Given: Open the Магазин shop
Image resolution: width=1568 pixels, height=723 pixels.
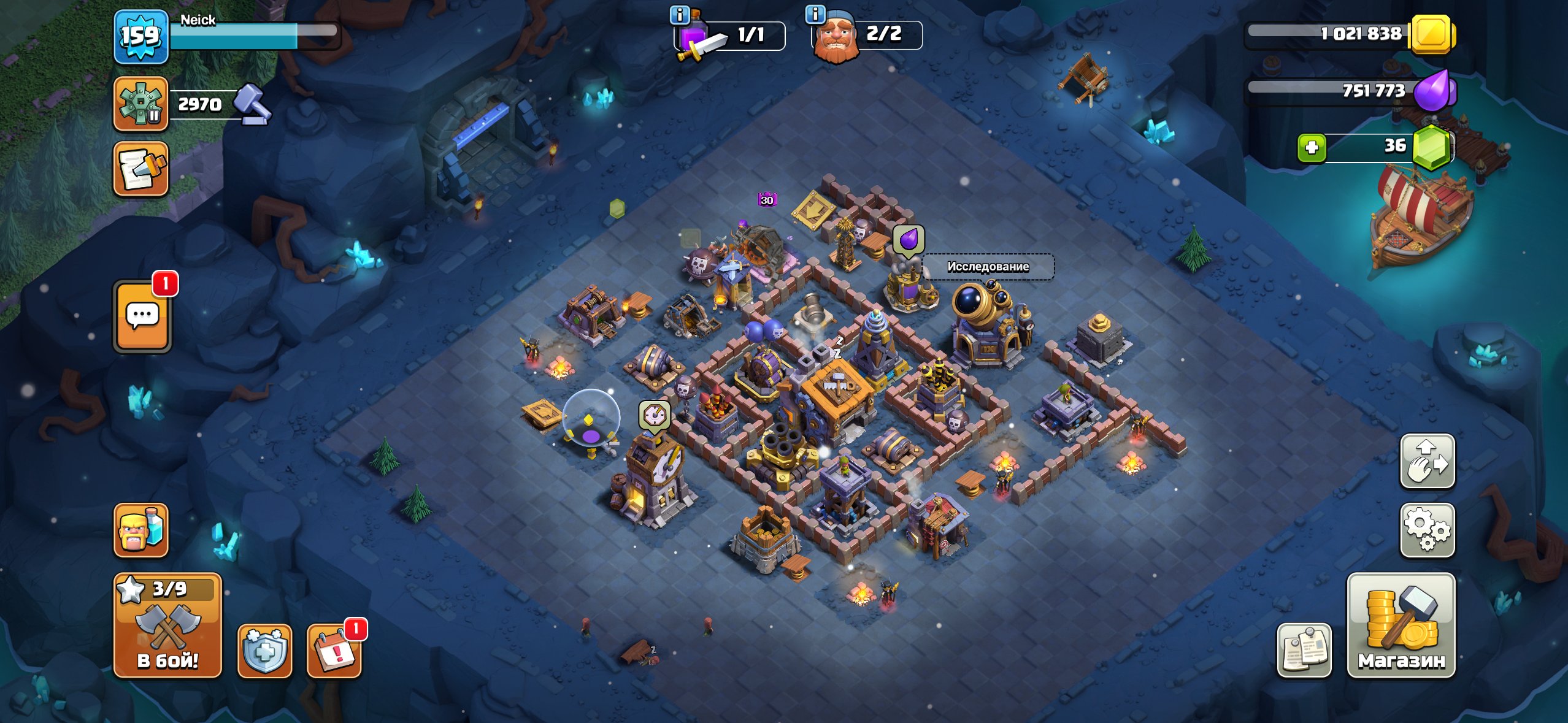Looking at the screenshot, I should tap(1401, 625).
